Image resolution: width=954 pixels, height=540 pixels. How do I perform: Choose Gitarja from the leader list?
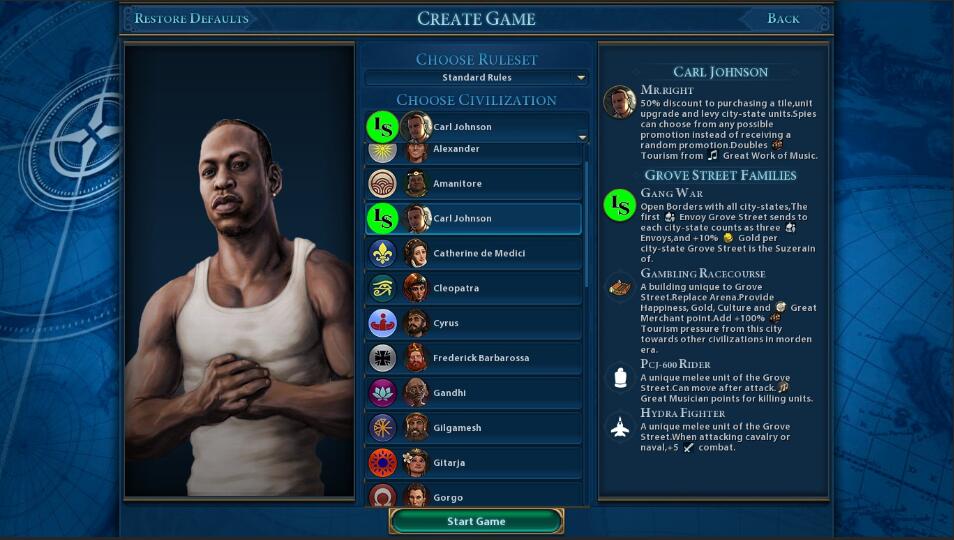(x=474, y=463)
